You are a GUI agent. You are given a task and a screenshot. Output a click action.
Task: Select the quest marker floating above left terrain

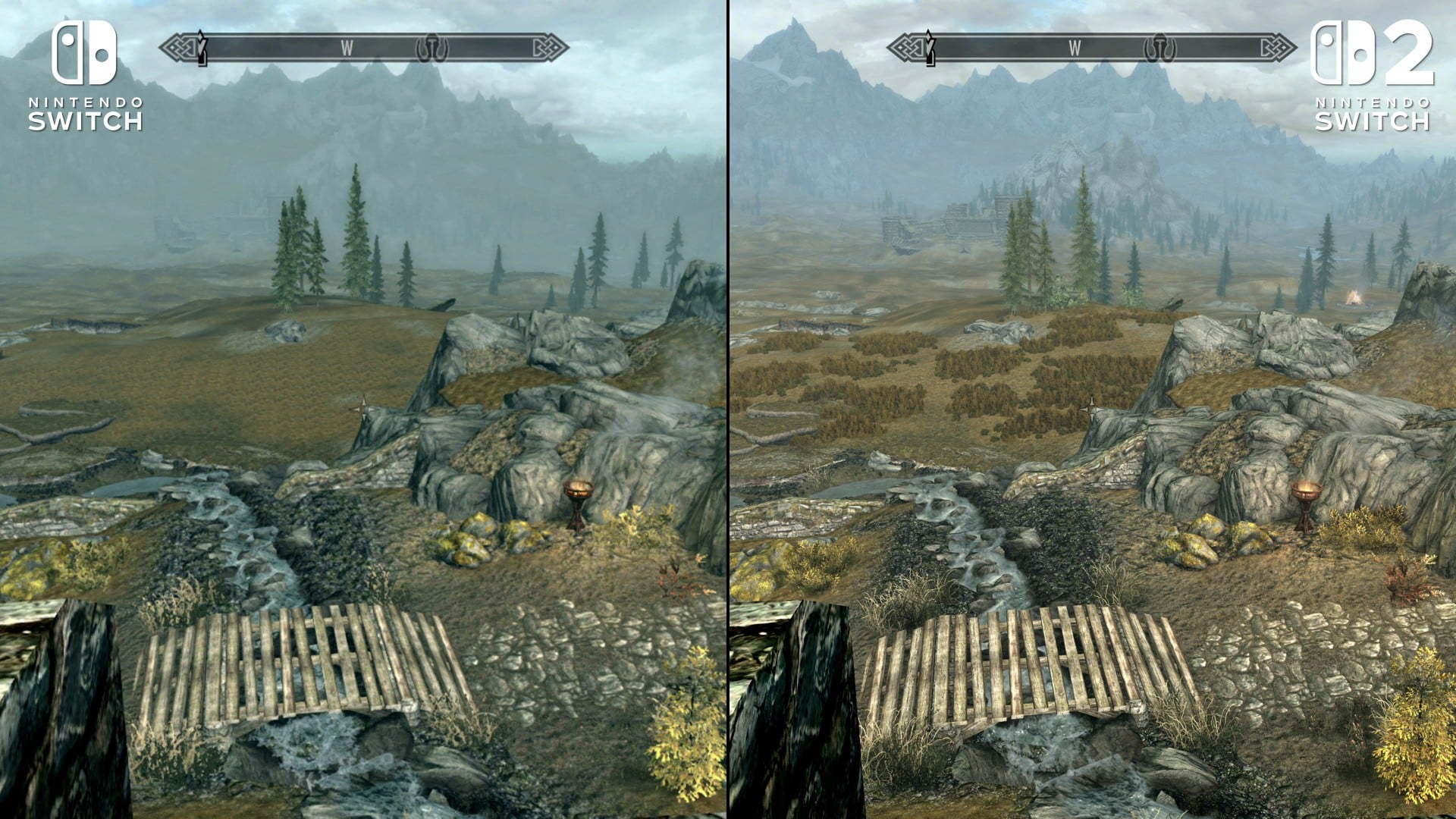[x=362, y=407]
